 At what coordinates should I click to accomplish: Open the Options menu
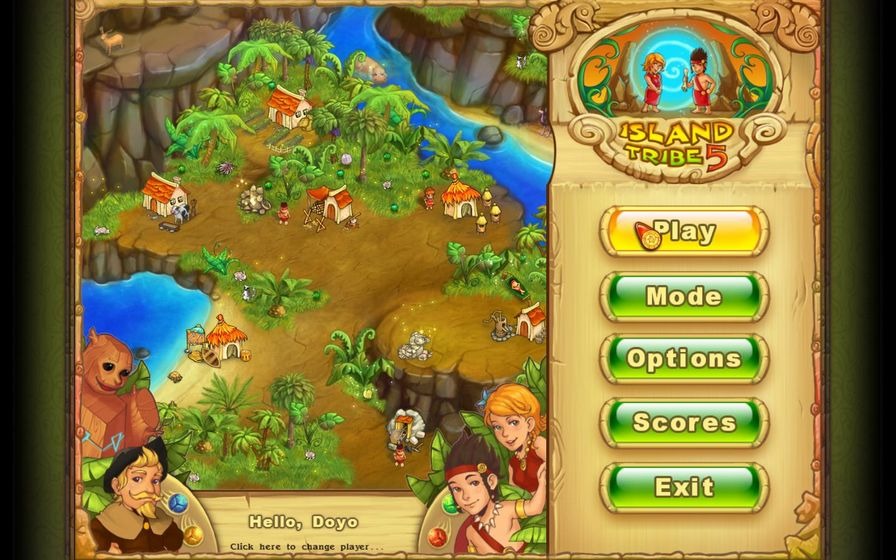coord(684,359)
